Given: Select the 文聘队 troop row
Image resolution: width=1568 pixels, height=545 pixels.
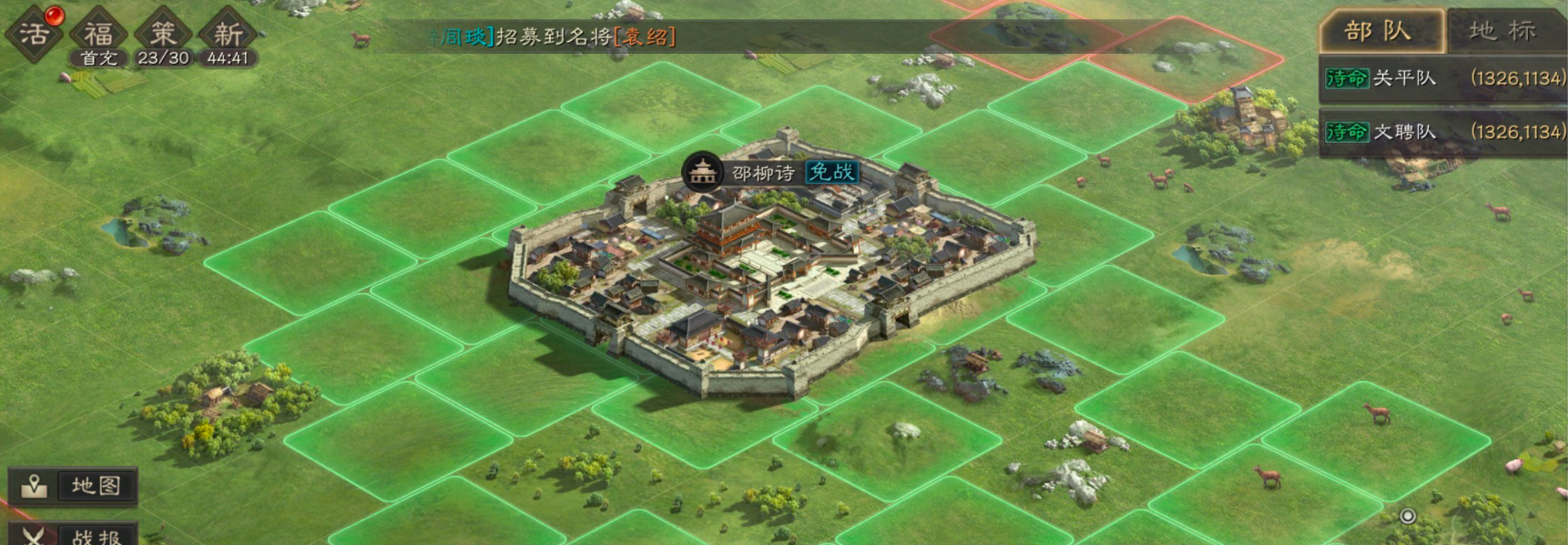Looking at the screenshot, I should [1443, 133].
